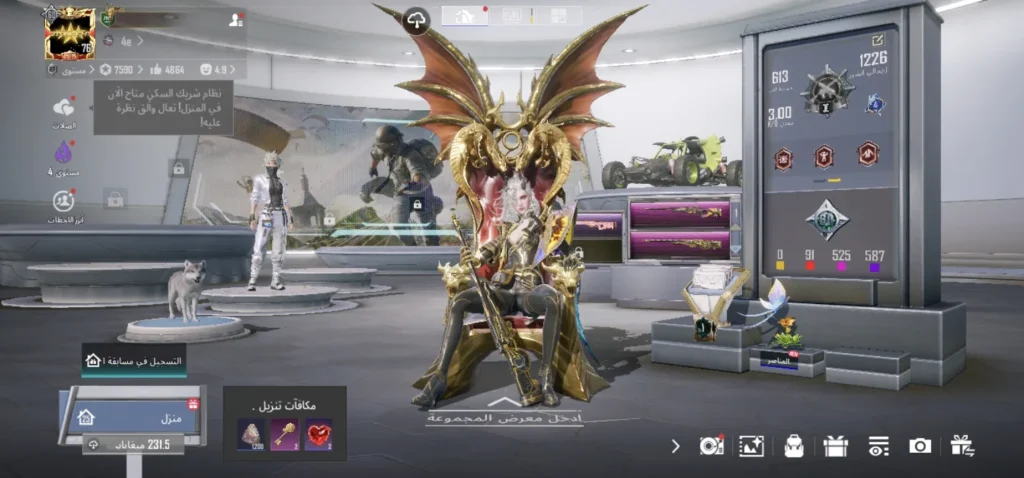Edit the stats board with pencil icon
This screenshot has width=1024, height=478.
[878, 40]
